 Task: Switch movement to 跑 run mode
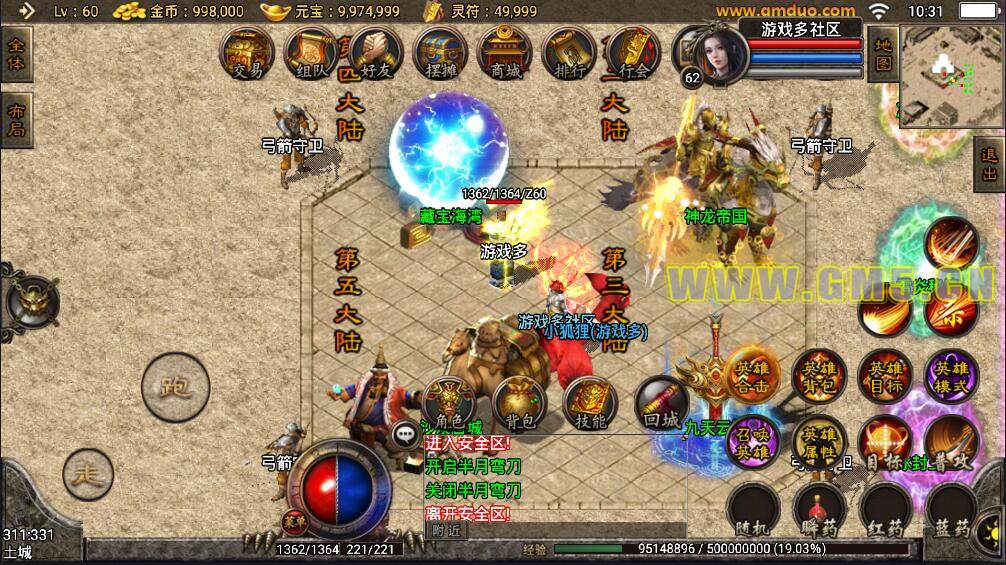[x=175, y=387]
